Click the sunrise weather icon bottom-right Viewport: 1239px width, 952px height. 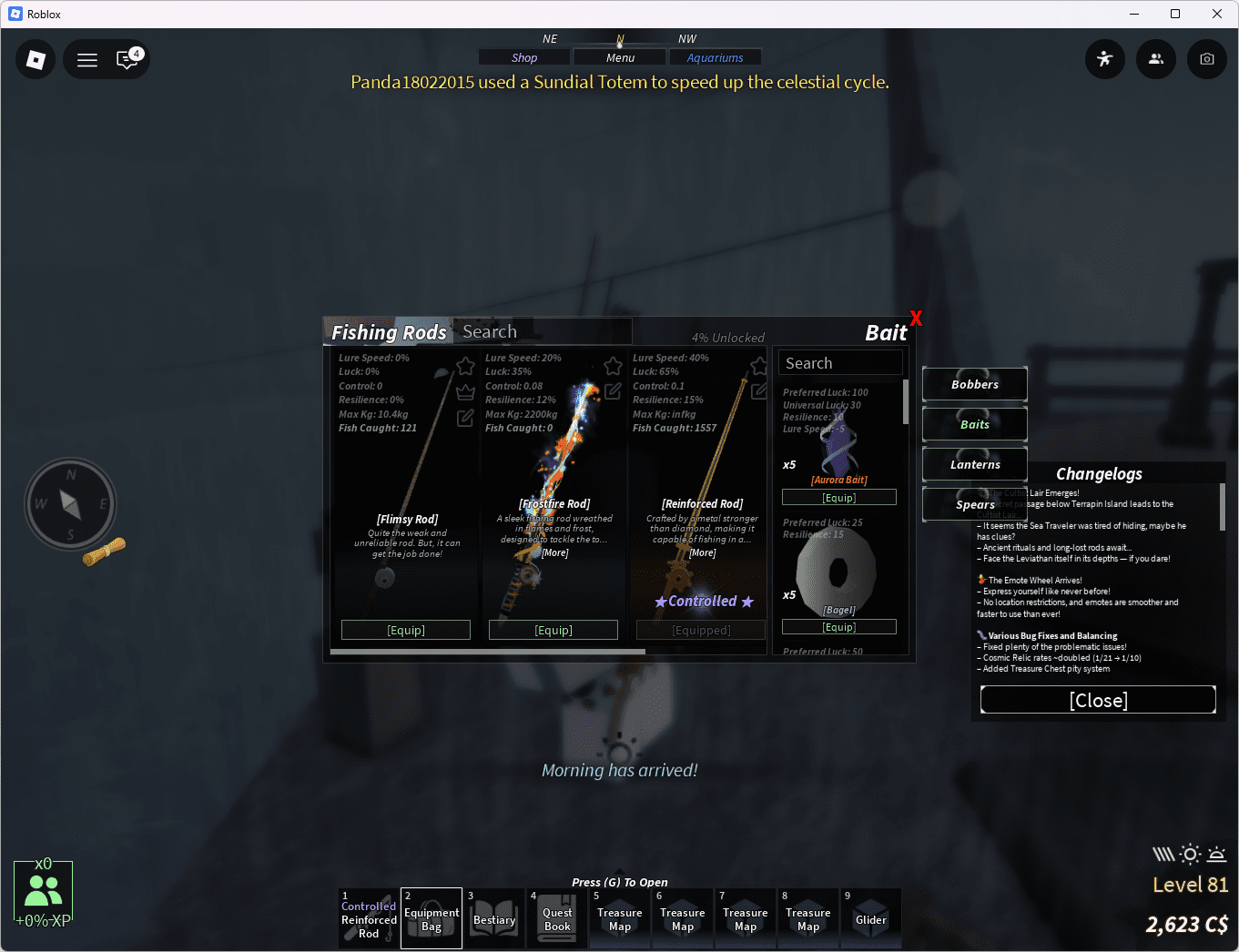tap(1215, 854)
